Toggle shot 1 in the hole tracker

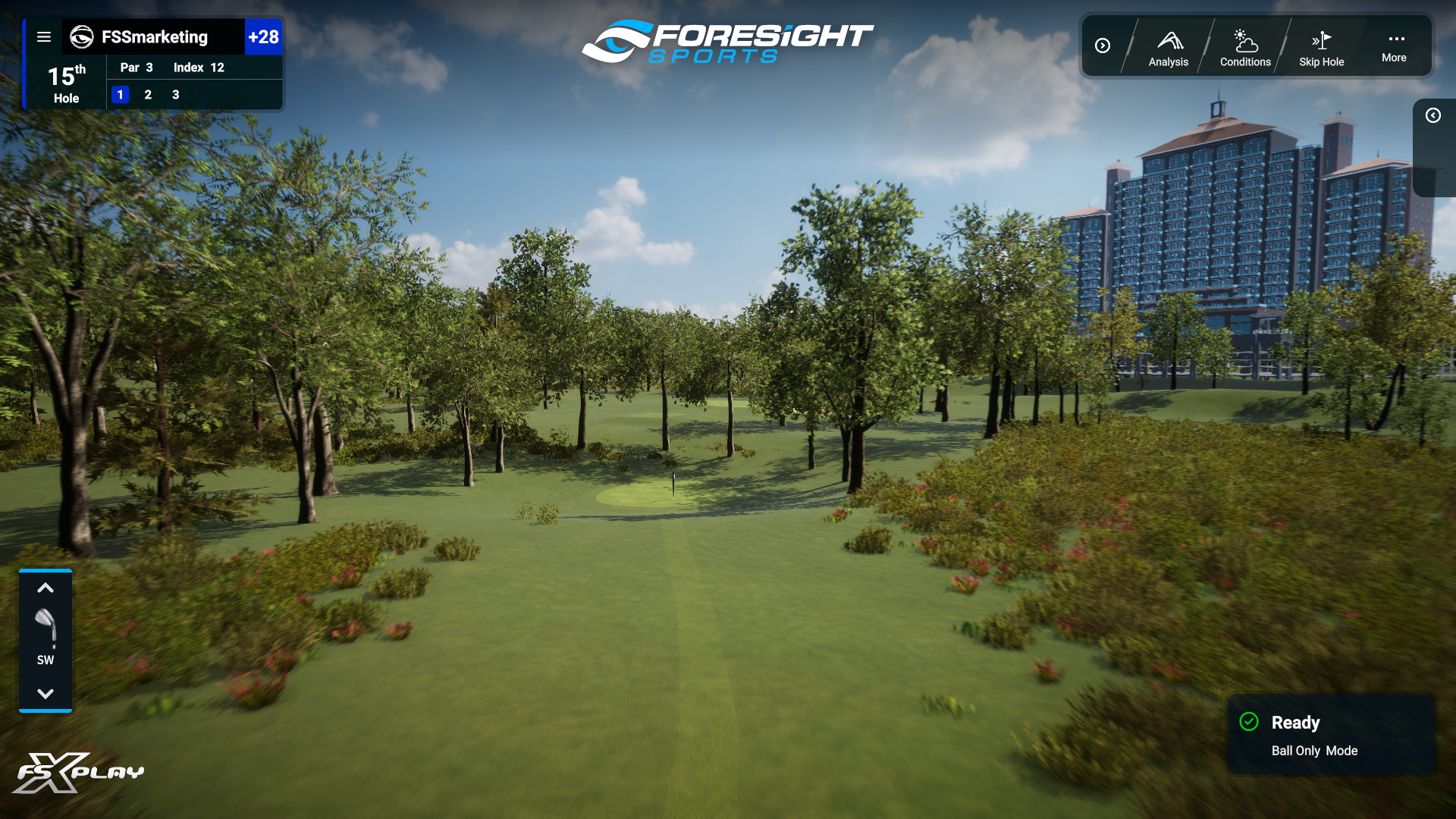[121, 95]
